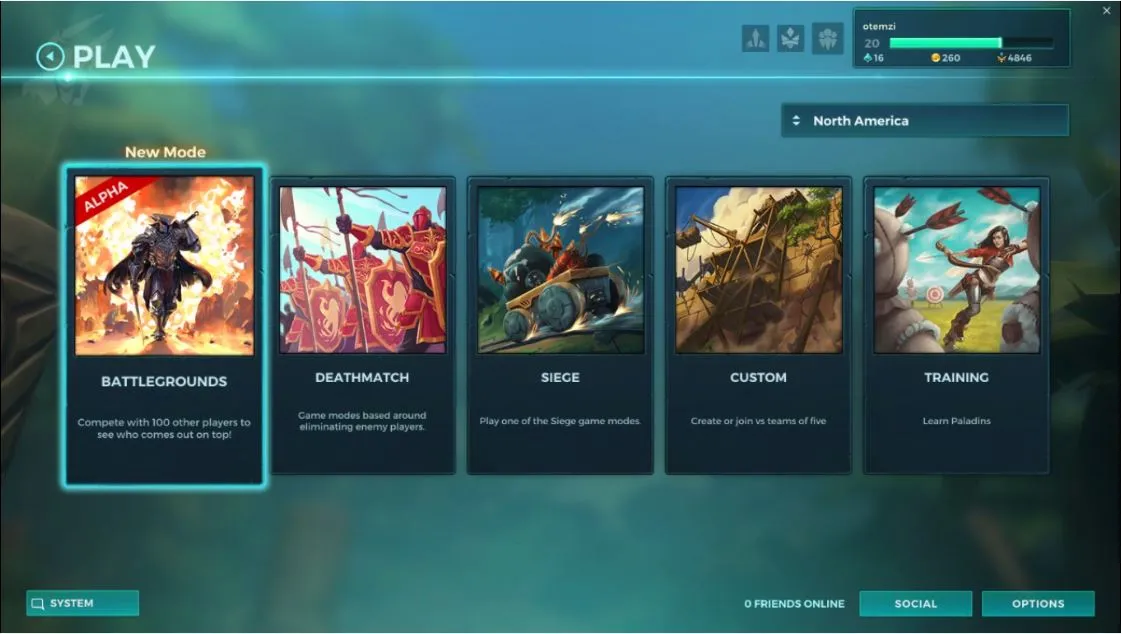Open the Options menu
1121x634 pixels.
pos(1037,604)
